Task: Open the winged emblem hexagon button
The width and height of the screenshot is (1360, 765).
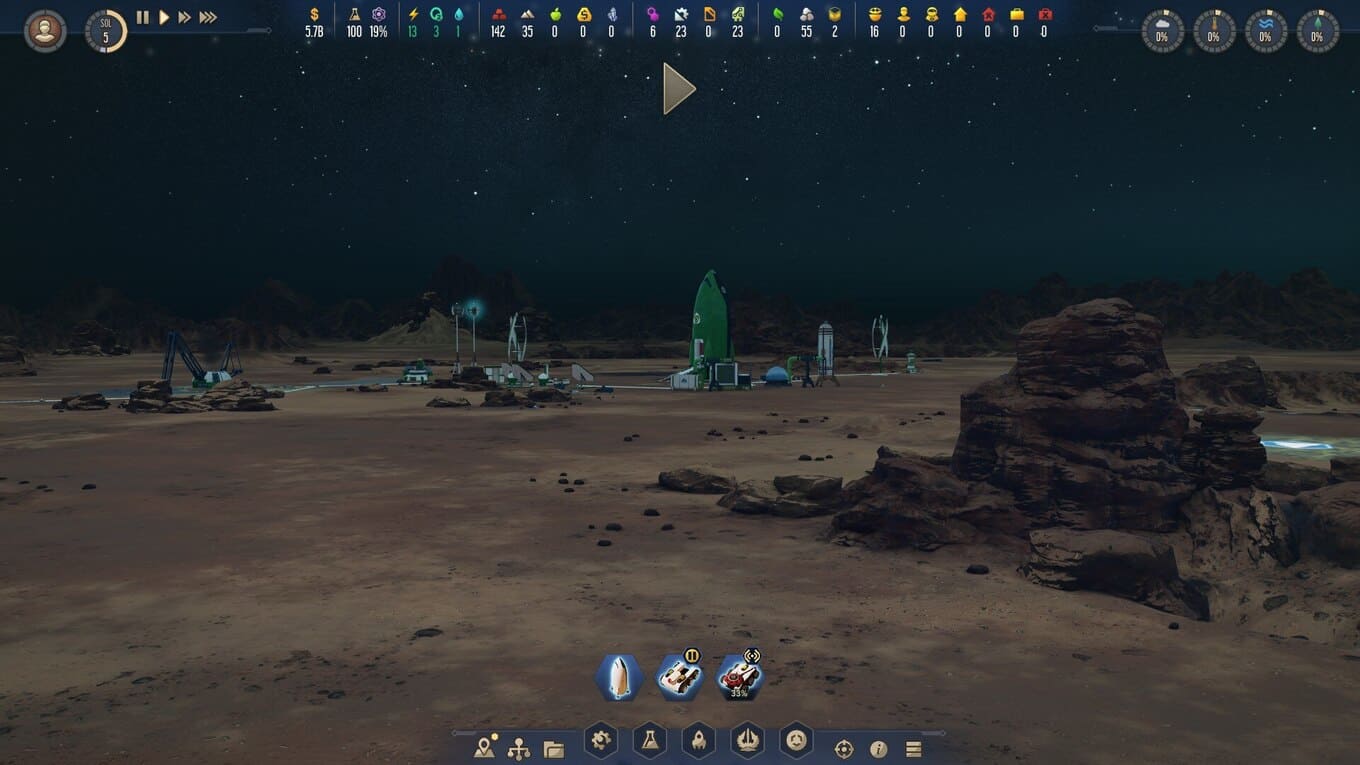Action: click(747, 741)
